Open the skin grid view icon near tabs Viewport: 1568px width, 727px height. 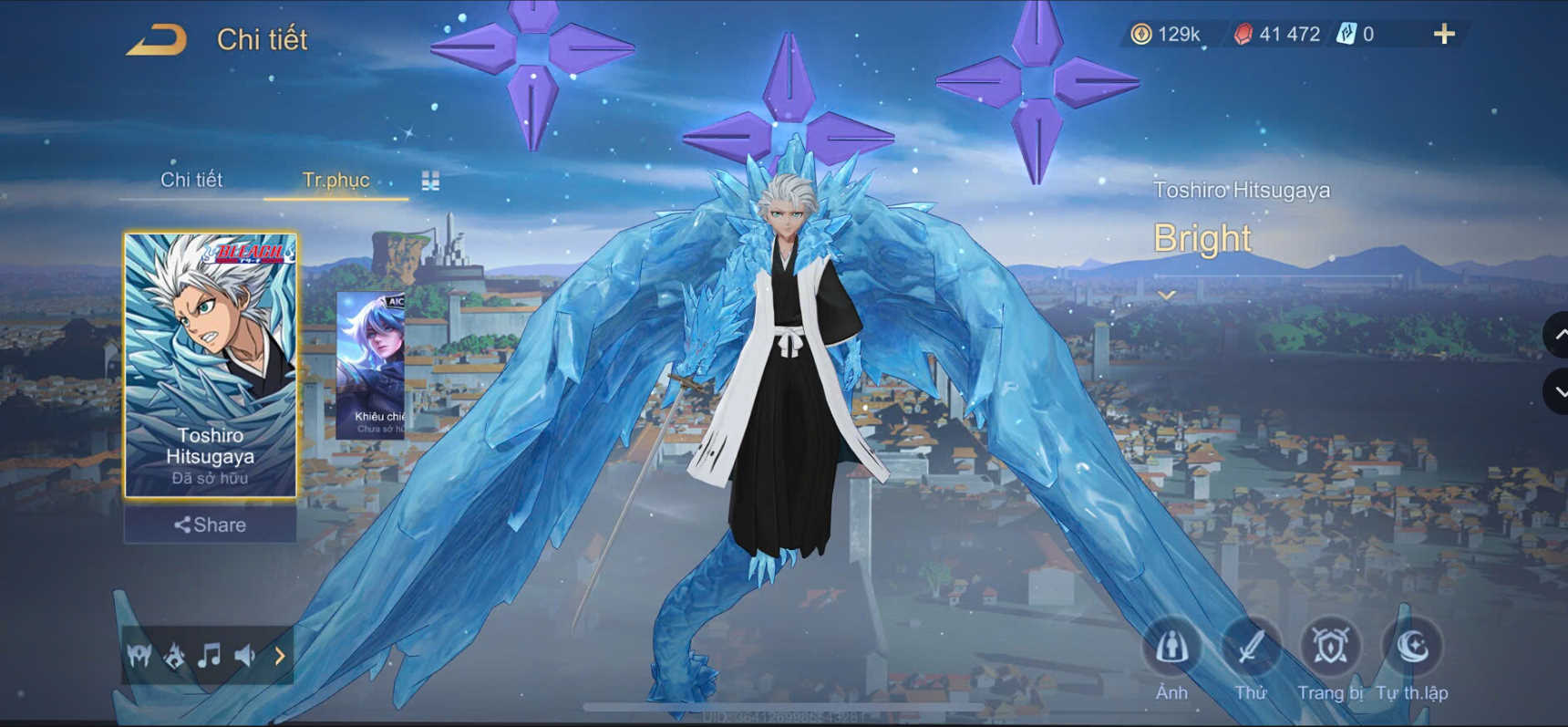[x=429, y=180]
